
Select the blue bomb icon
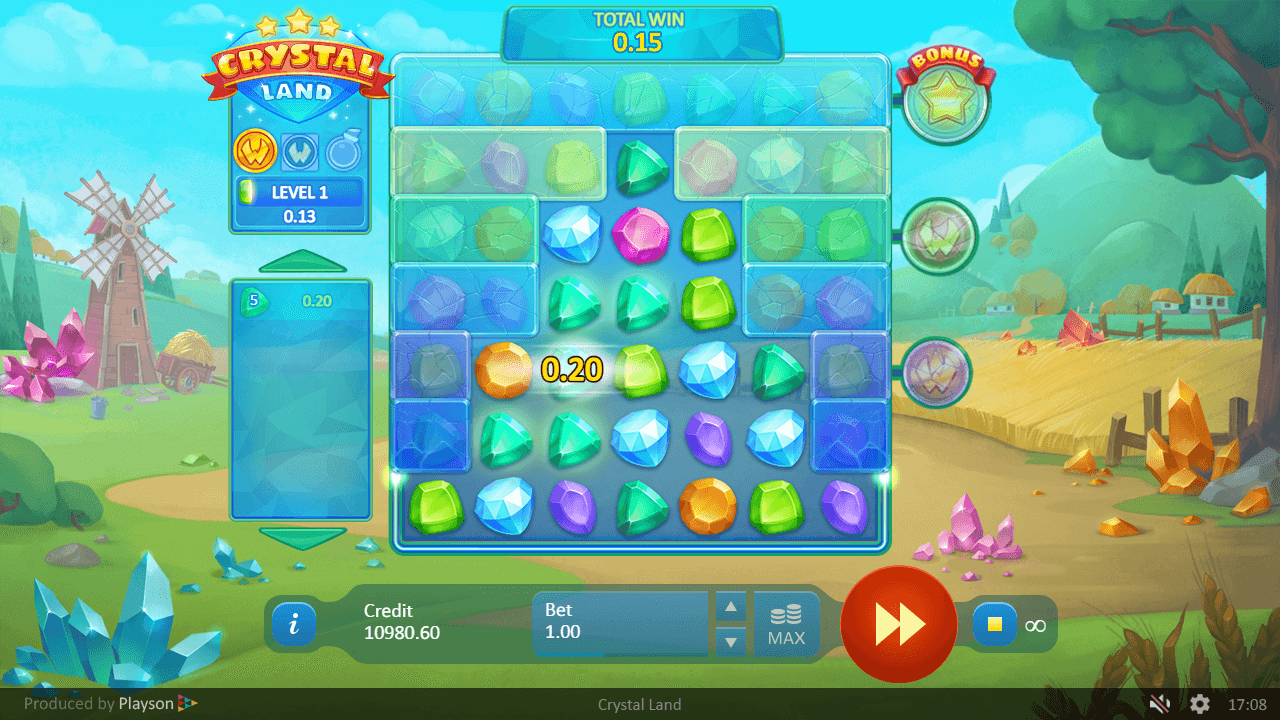pos(344,152)
